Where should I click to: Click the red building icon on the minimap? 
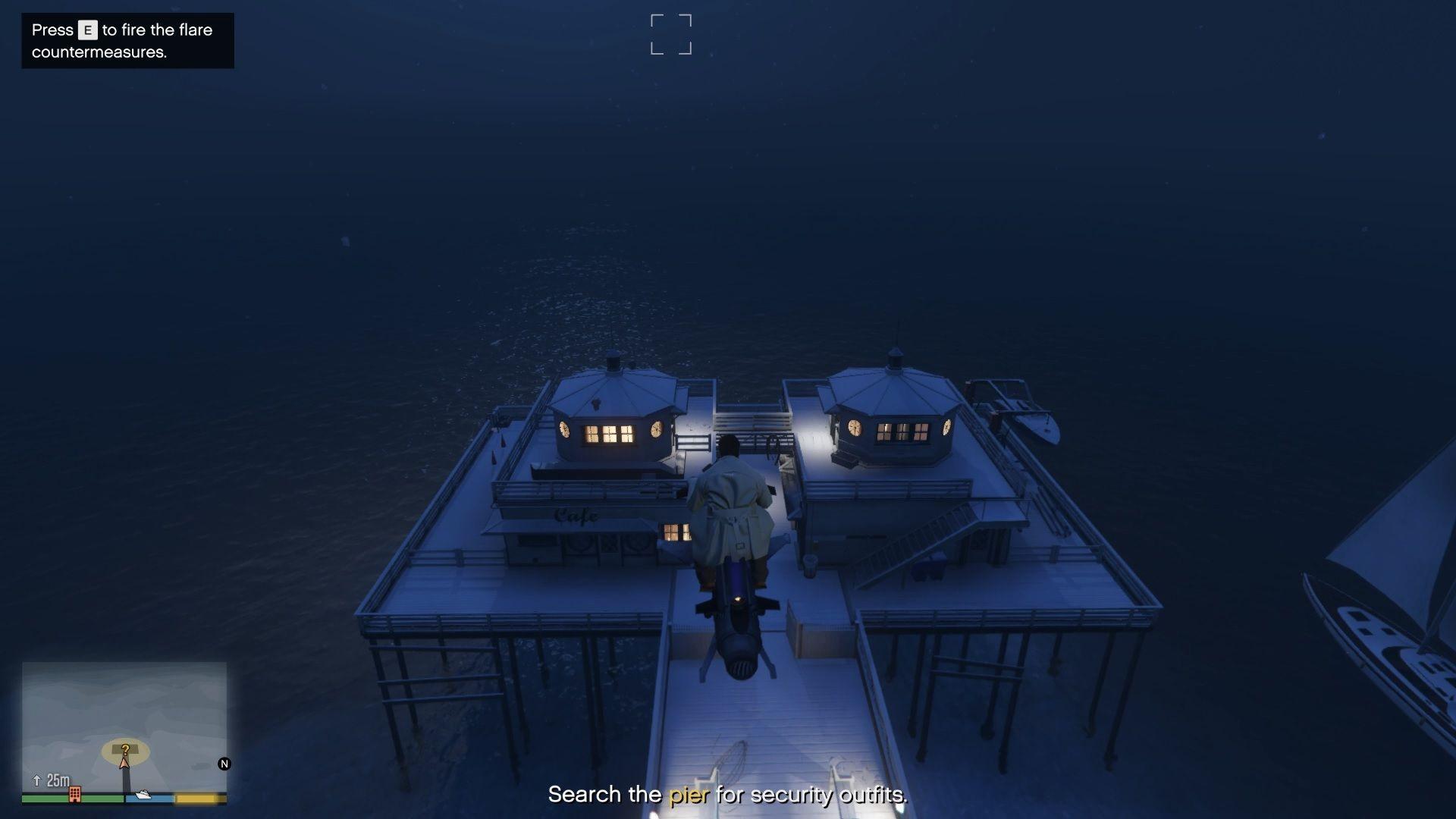click(75, 795)
